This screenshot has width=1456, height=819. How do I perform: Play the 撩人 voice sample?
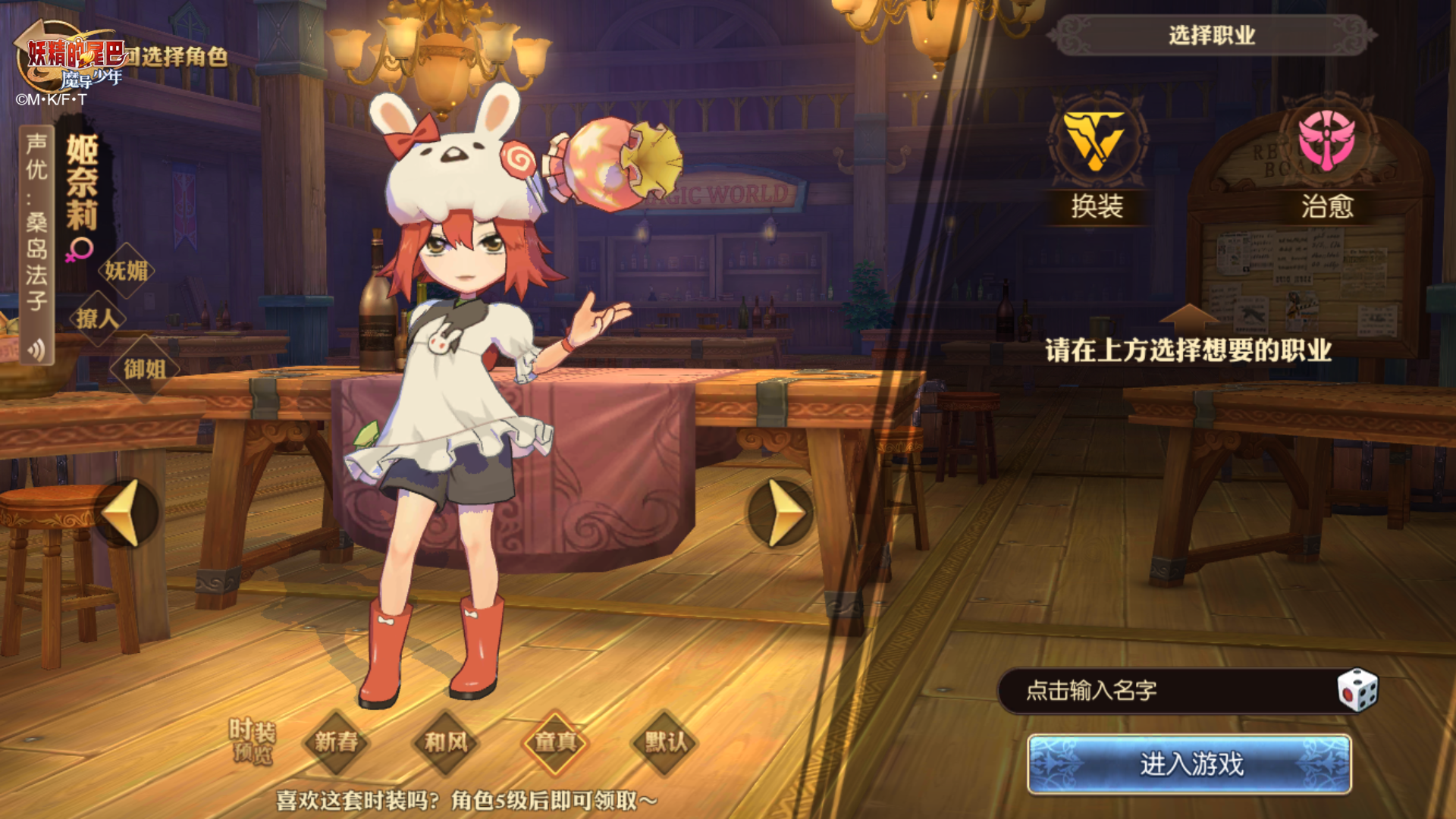point(97,318)
